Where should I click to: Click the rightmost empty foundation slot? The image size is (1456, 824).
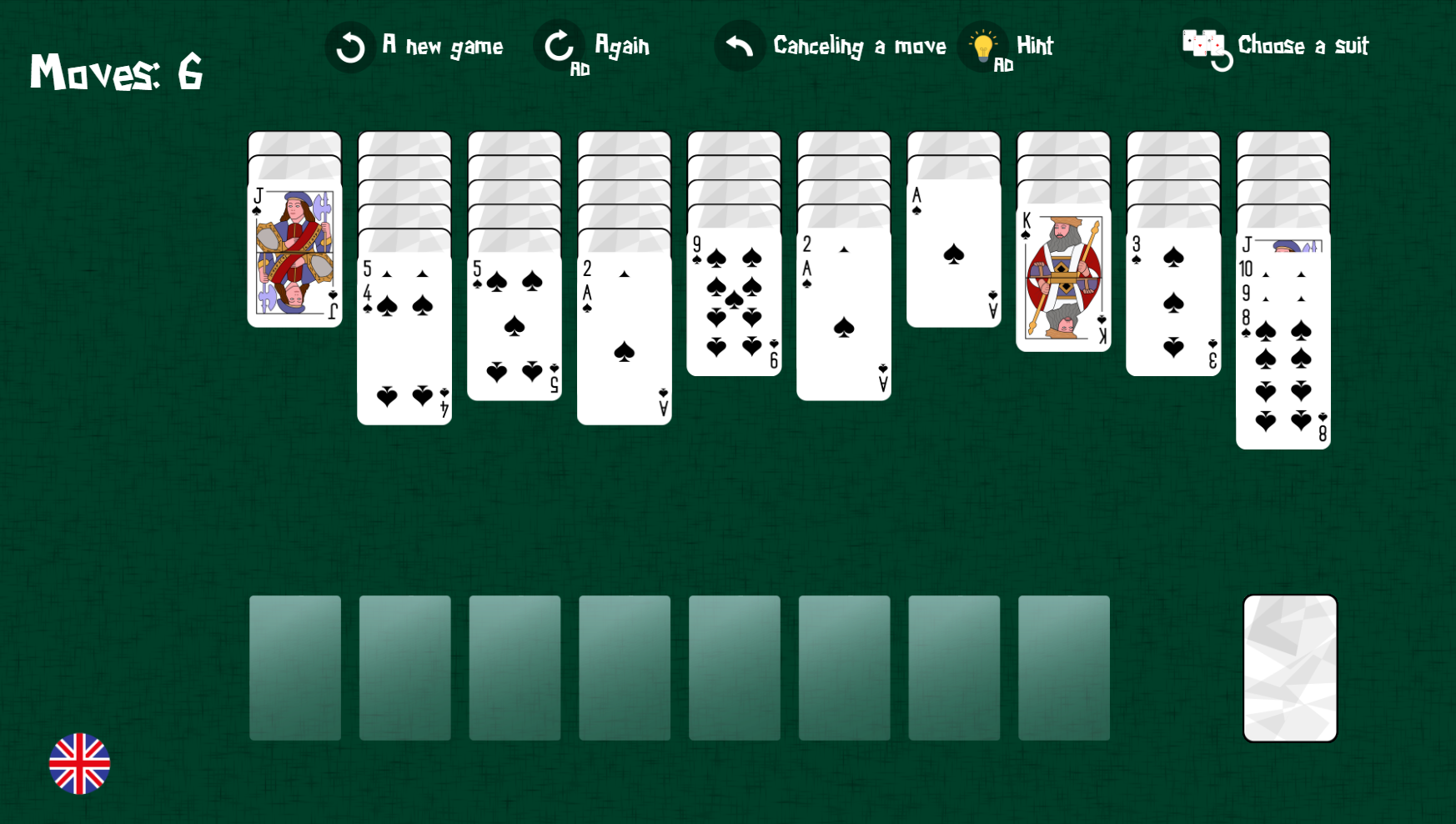pos(1064,667)
